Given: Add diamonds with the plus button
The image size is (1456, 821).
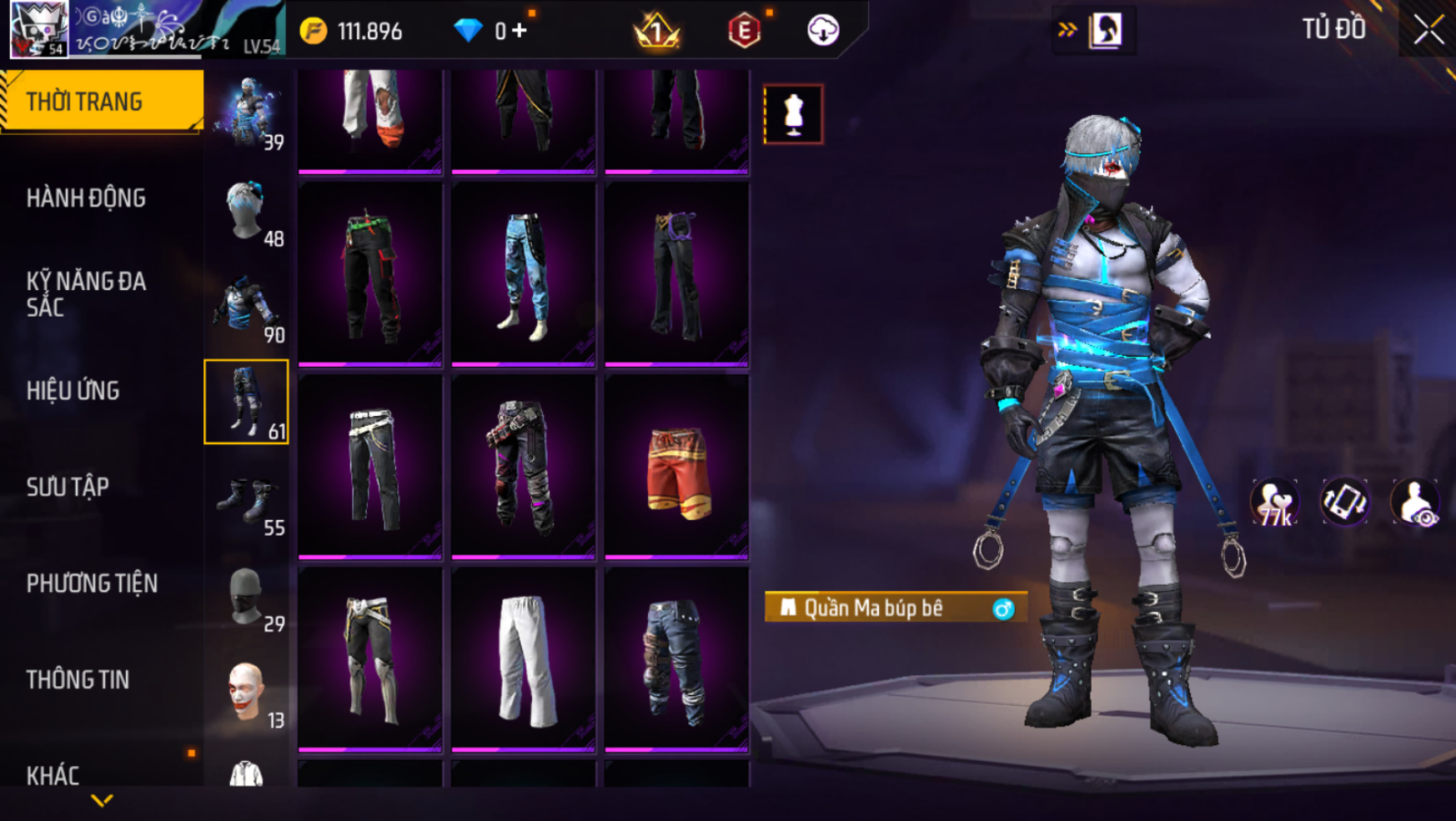Looking at the screenshot, I should [x=520, y=31].
